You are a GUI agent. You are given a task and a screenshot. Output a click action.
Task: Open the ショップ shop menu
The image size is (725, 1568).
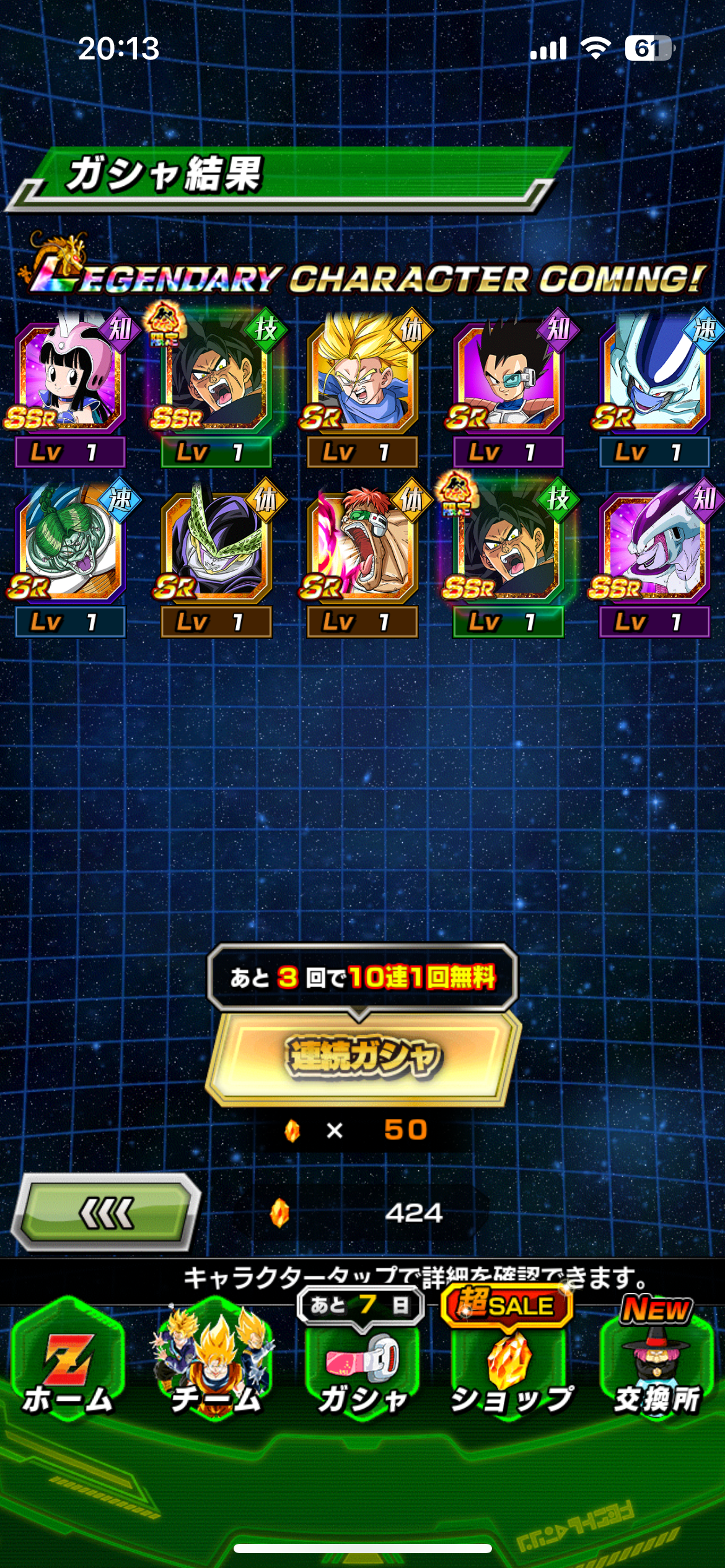click(511, 1369)
